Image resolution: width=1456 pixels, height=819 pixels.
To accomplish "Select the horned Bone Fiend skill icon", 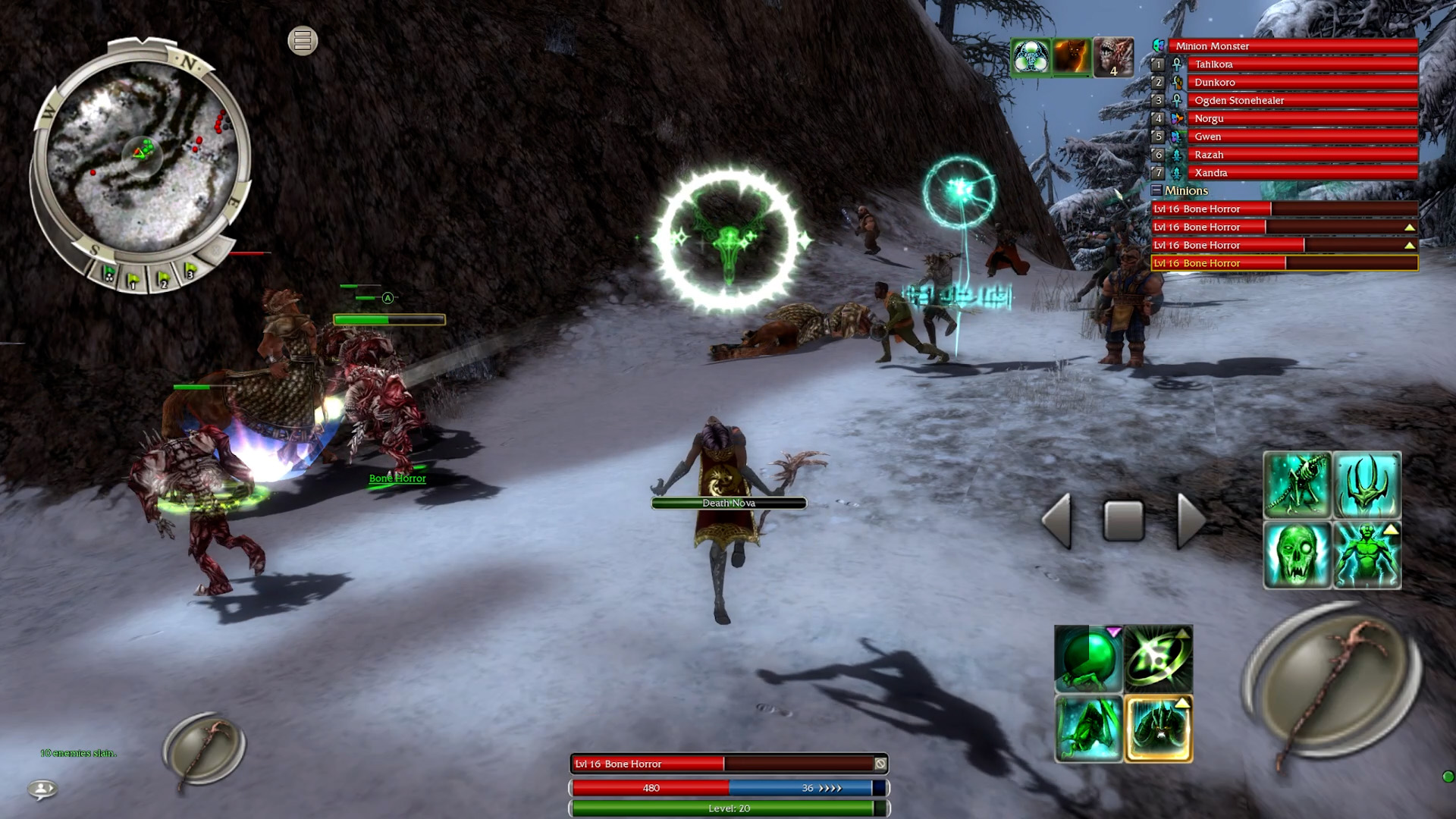I will (x=1367, y=483).
